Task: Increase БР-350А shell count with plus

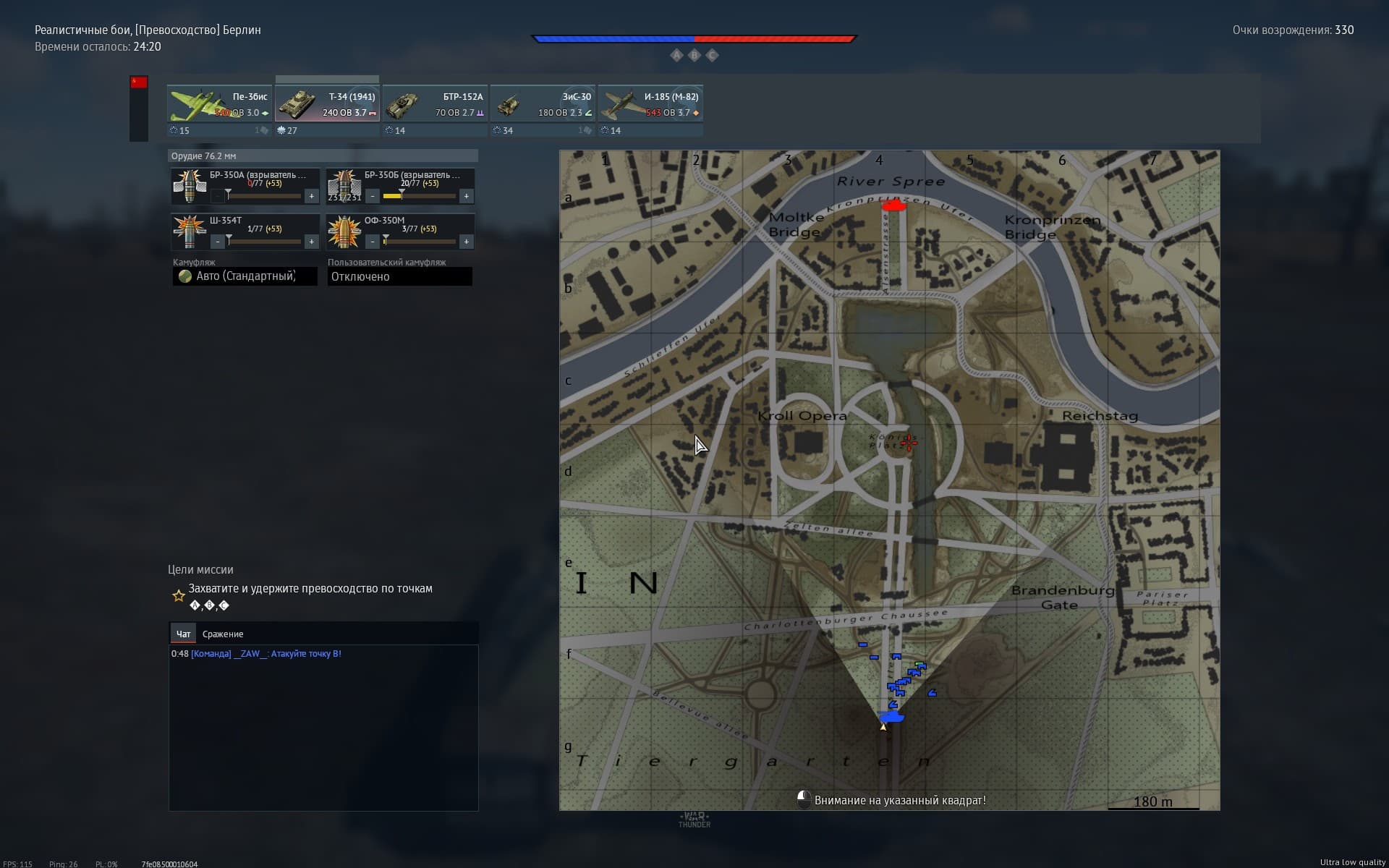Action: pyautogui.click(x=311, y=196)
